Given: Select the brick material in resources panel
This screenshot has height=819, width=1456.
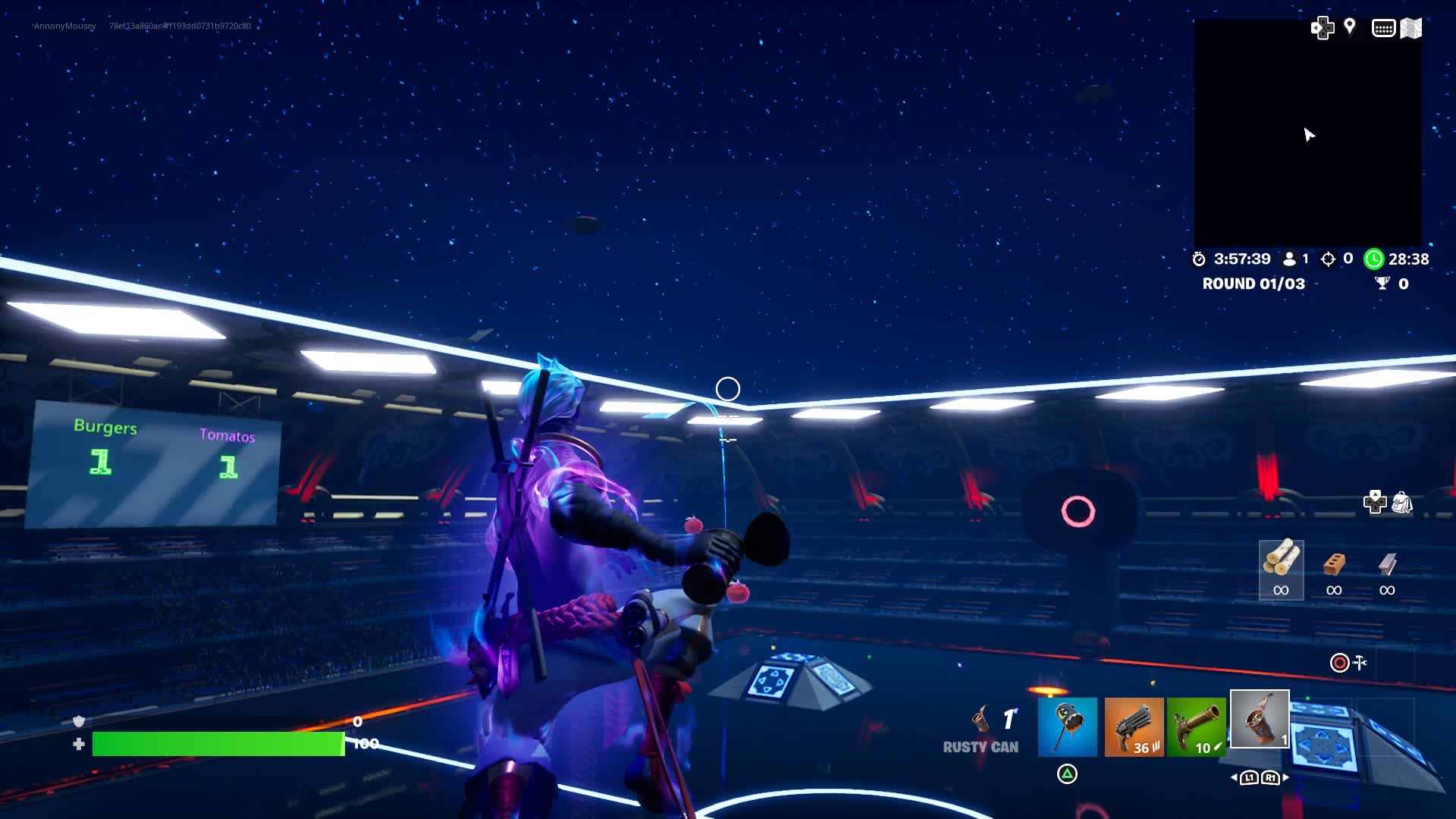Looking at the screenshot, I should [1333, 570].
